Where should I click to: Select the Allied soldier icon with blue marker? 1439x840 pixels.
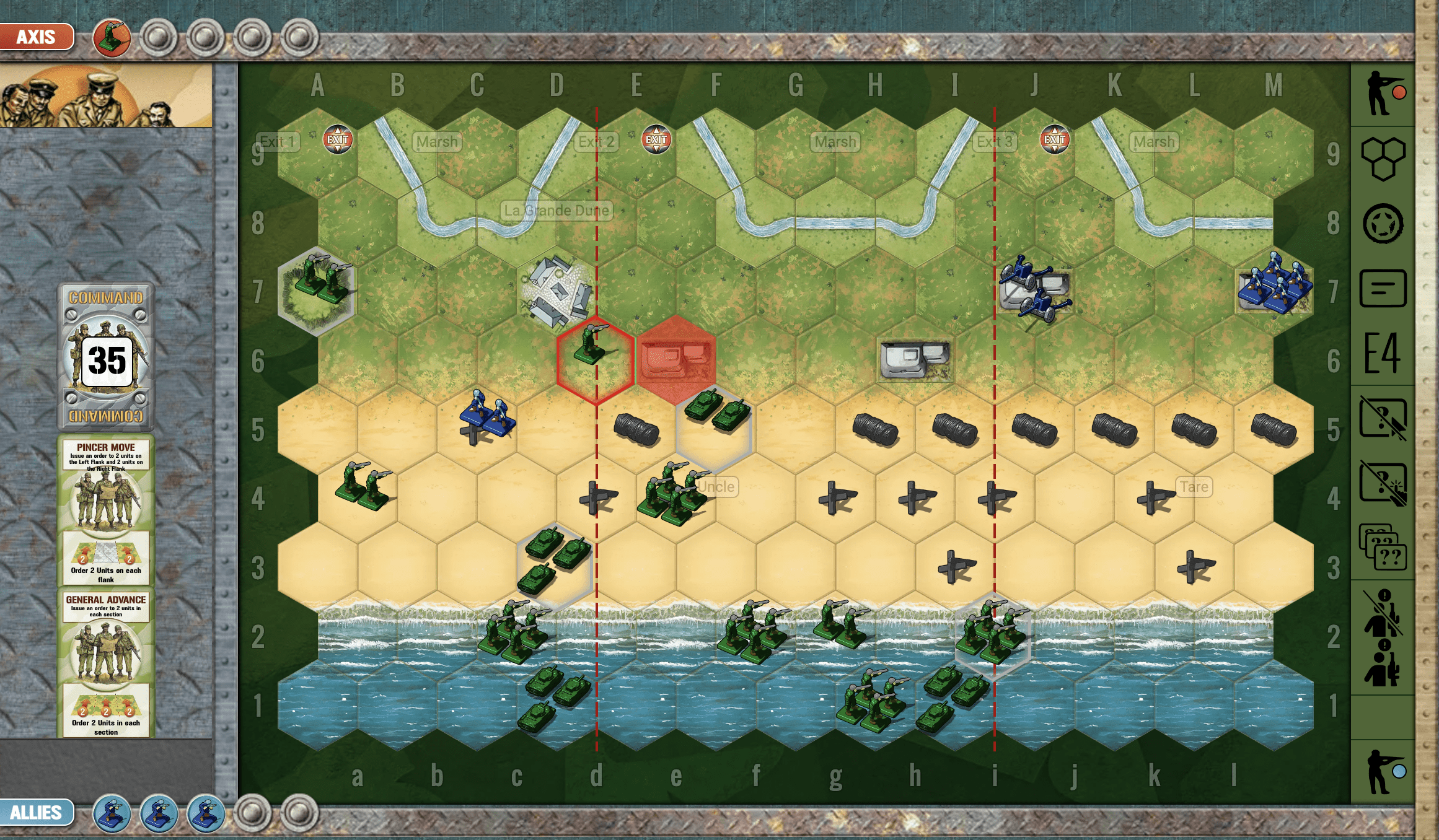(1384, 774)
